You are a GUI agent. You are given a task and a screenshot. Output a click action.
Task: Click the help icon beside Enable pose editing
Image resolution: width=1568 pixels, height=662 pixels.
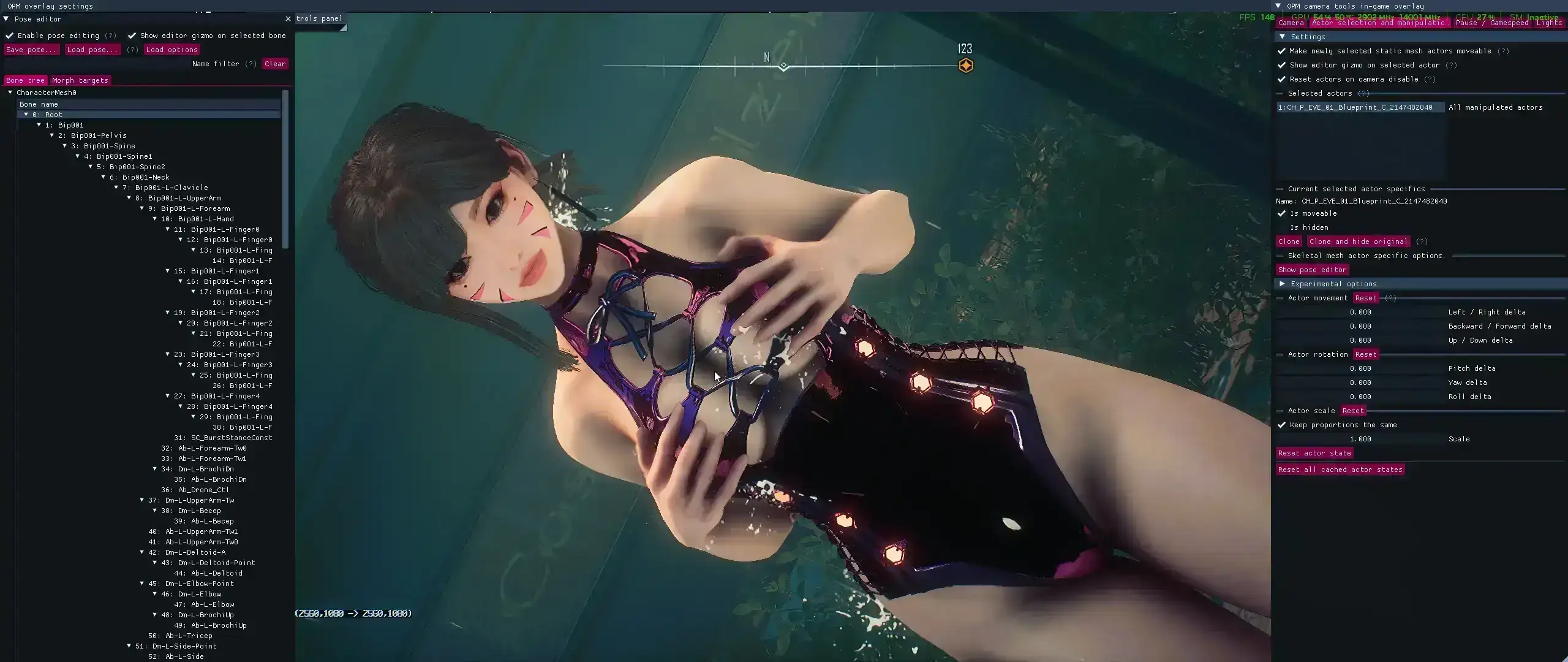pyautogui.click(x=110, y=36)
